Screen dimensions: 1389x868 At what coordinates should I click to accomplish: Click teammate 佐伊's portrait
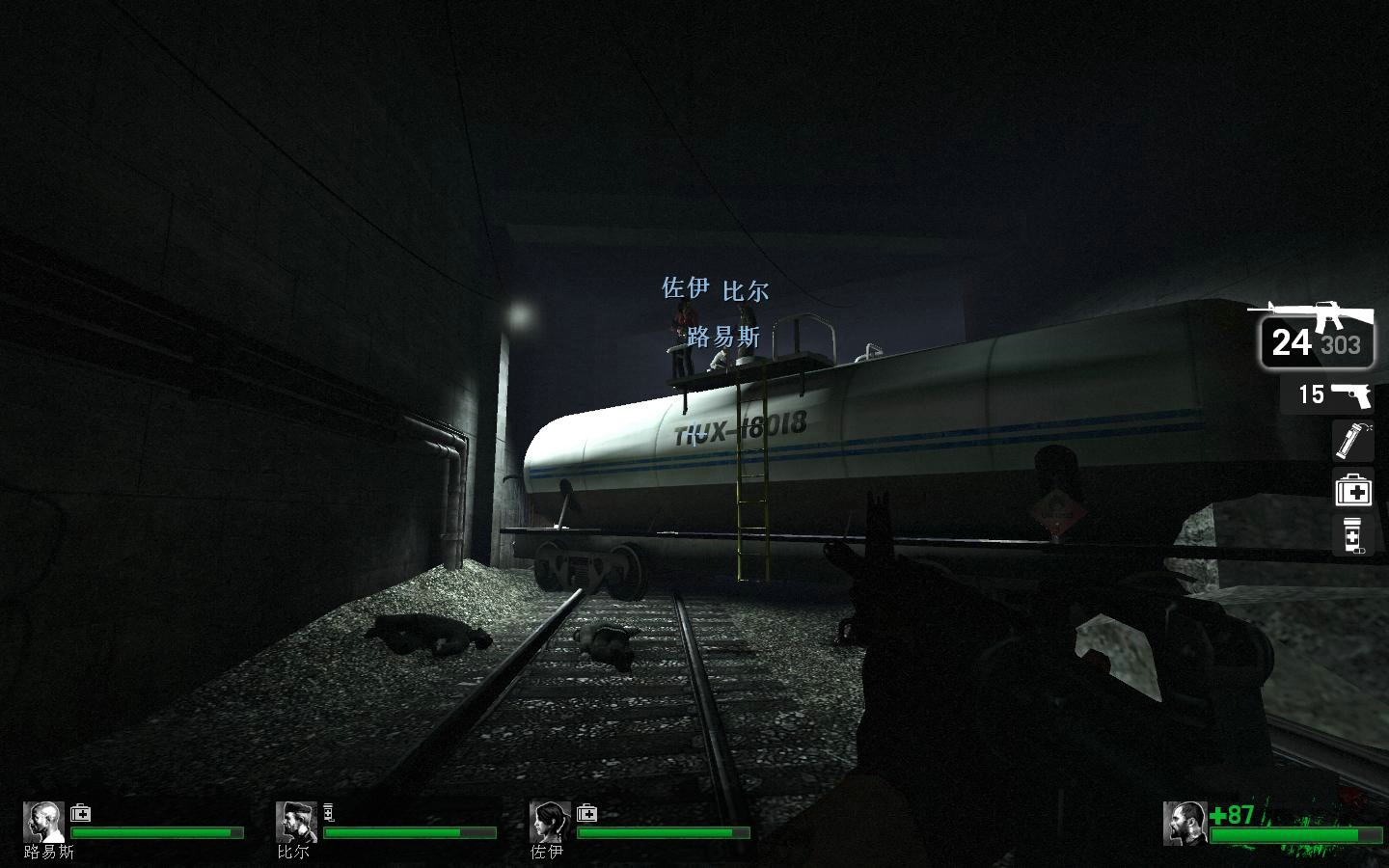click(549, 822)
